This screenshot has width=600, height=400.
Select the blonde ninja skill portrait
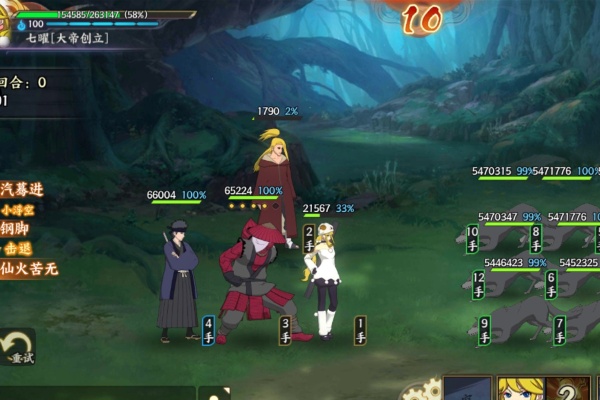tap(521, 390)
